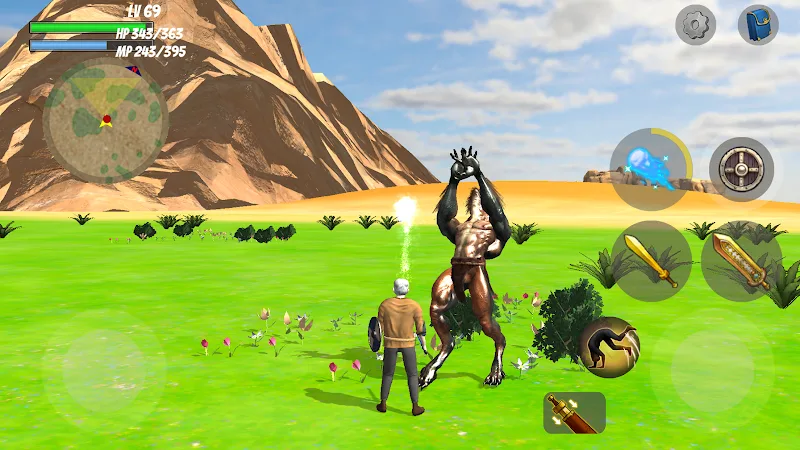Screen dimensions: 800x450
Task: Activate the round shield block ability
Action: point(741,169)
